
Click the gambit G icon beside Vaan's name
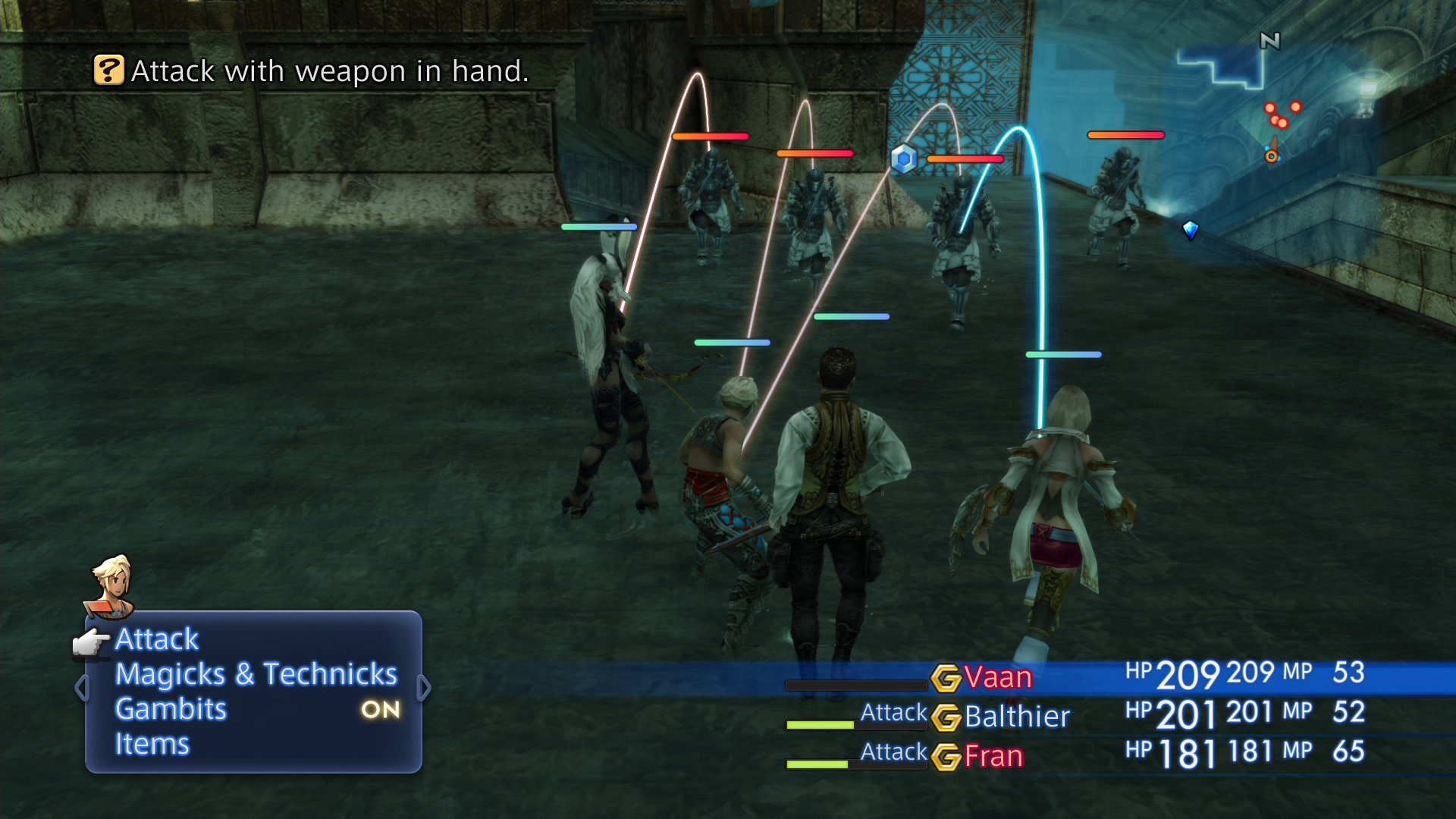(948, 679)
